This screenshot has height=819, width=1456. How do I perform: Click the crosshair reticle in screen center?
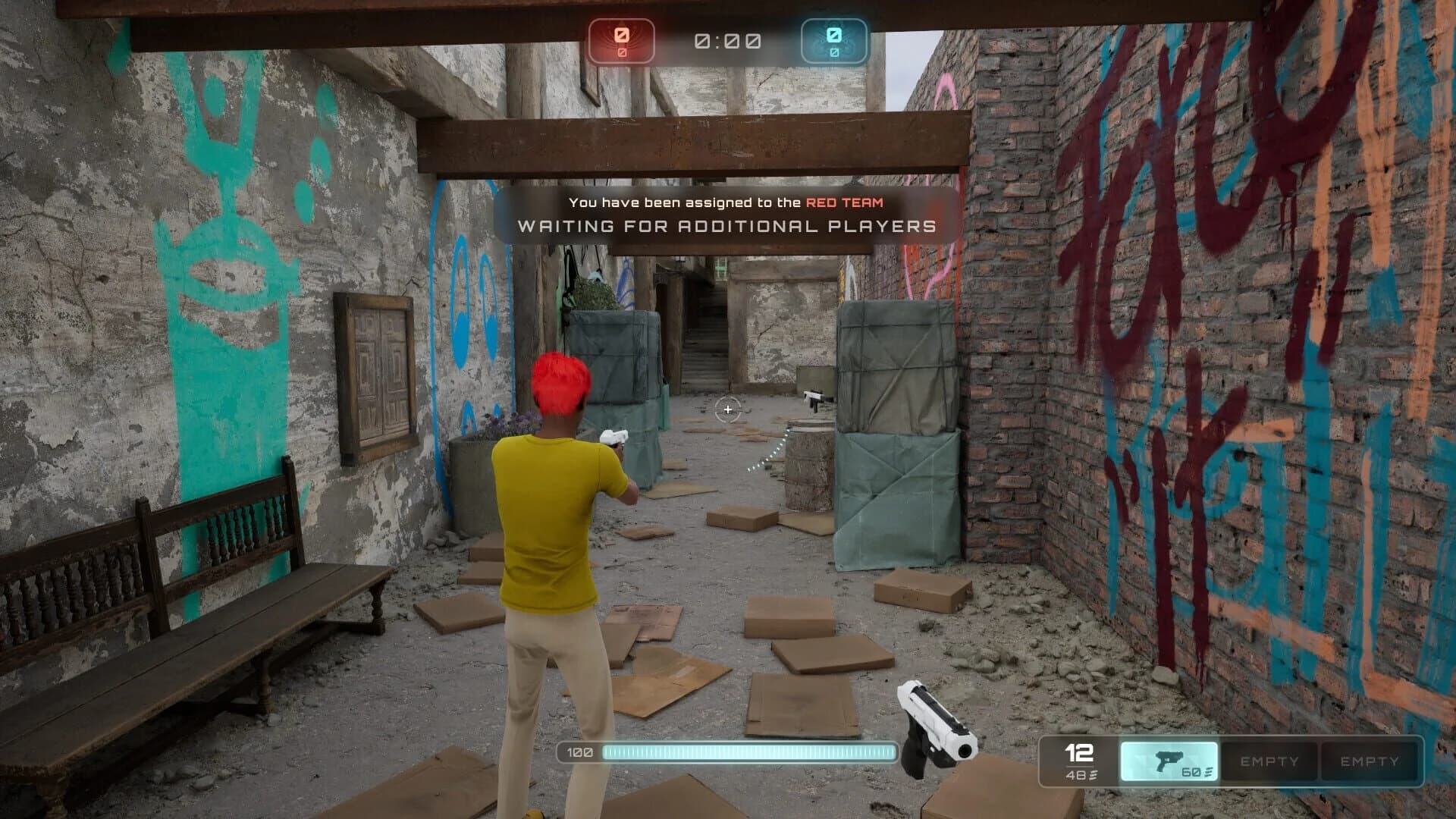click(728, 410)
